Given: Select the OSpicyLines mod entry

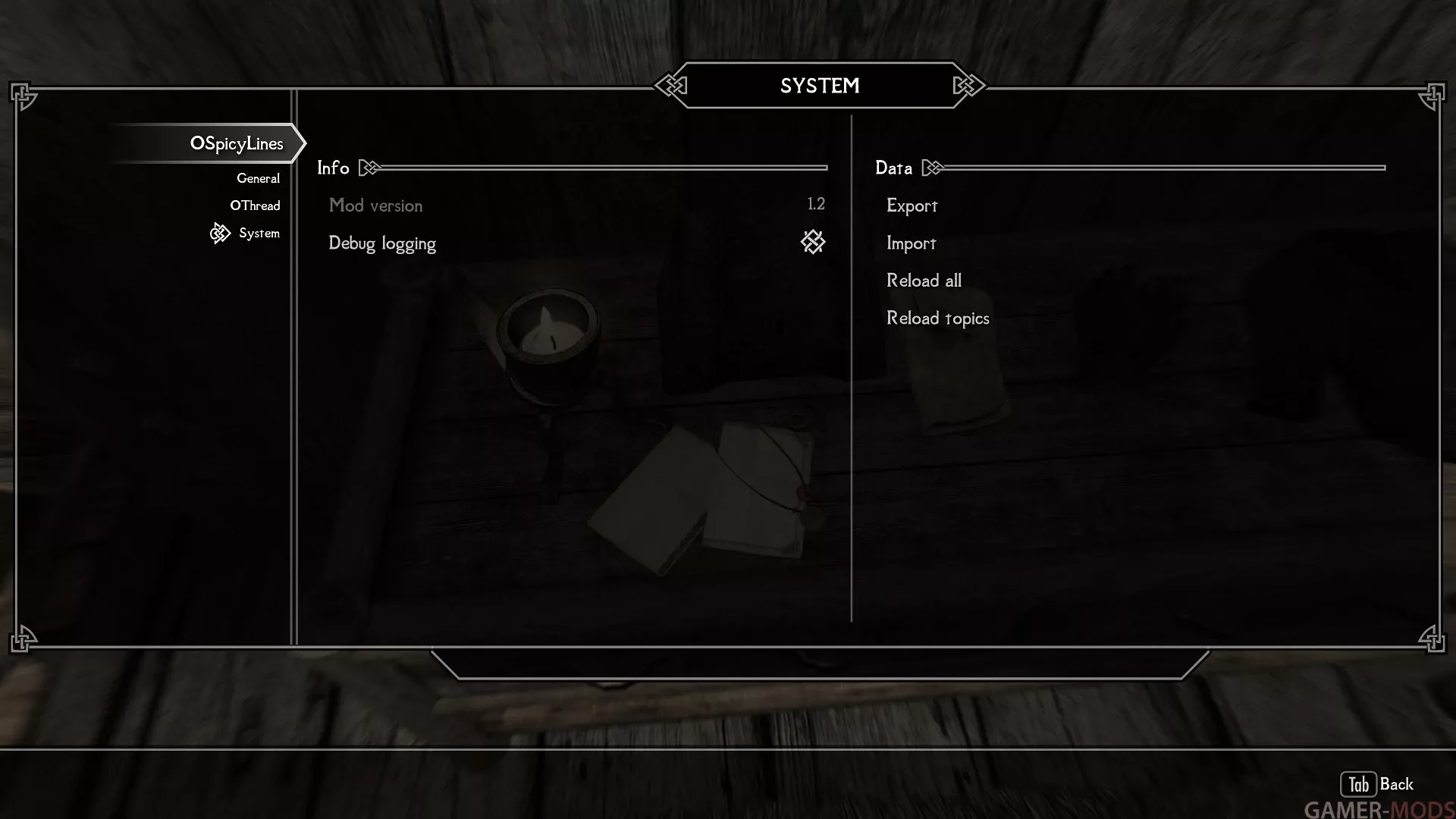Looking at the screenshot, I should click(236, 143).
